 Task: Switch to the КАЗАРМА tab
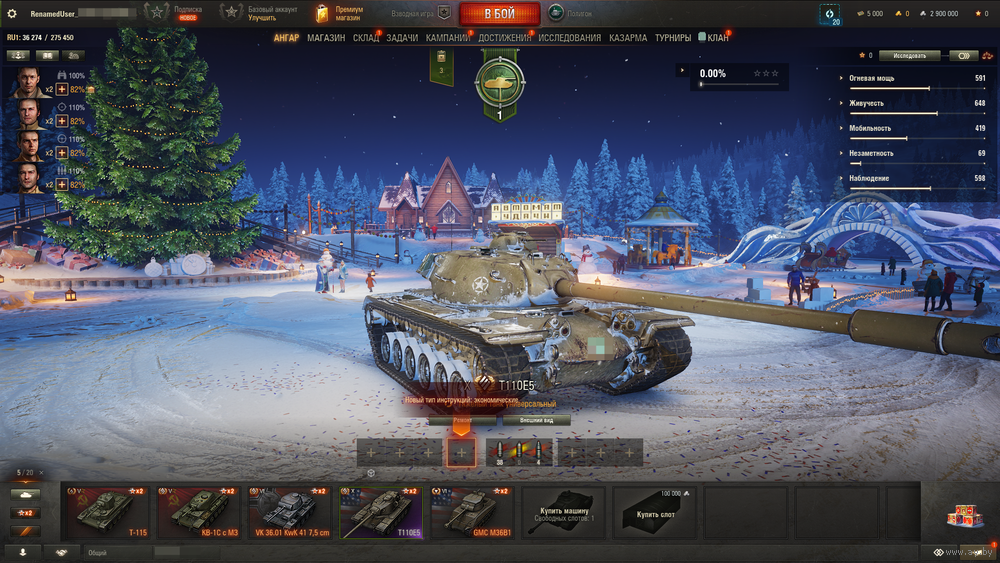[x=628, y=38]
